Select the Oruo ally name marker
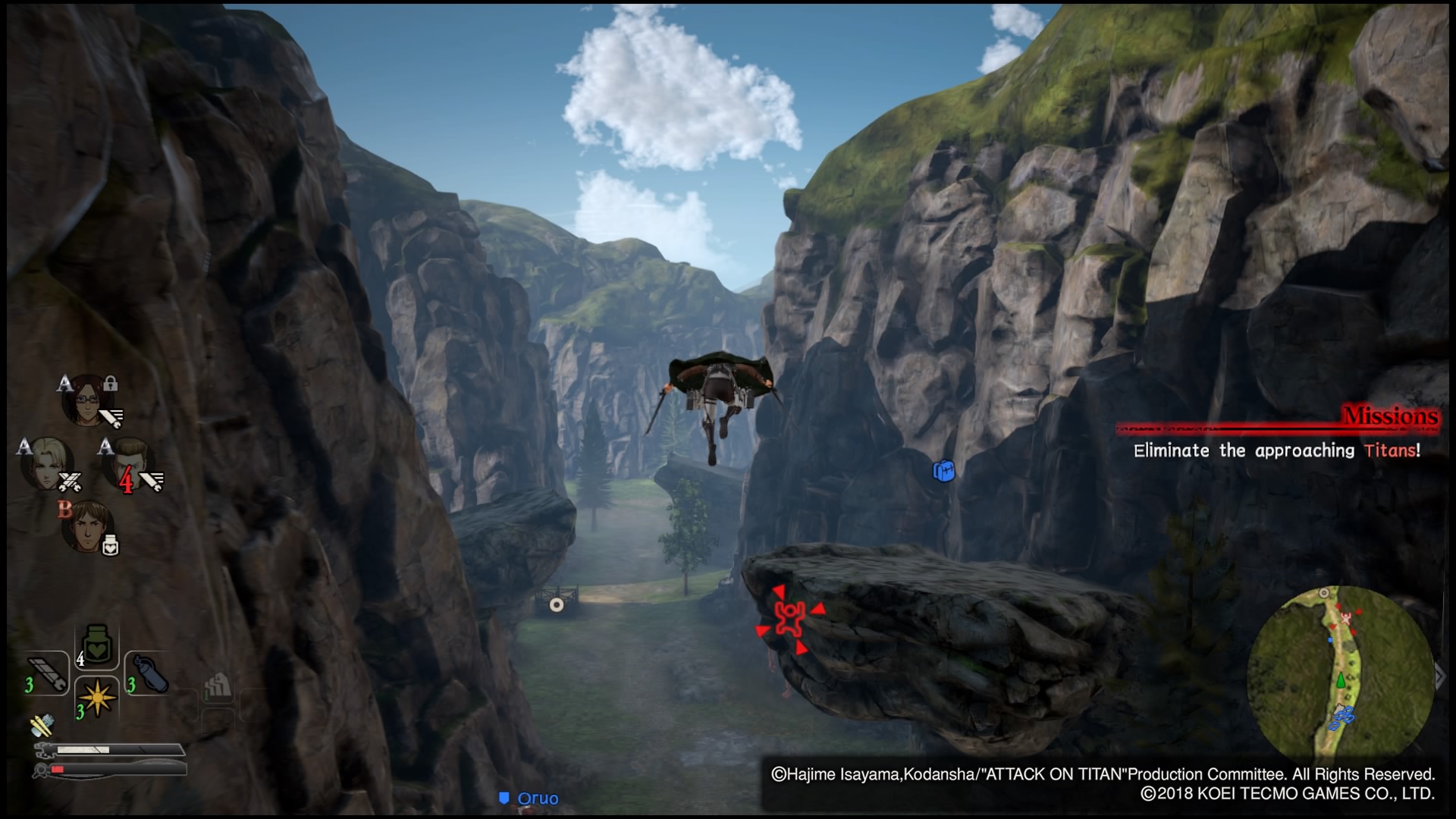The width and height of the screenshot is (1456, 819). [529, 799]
